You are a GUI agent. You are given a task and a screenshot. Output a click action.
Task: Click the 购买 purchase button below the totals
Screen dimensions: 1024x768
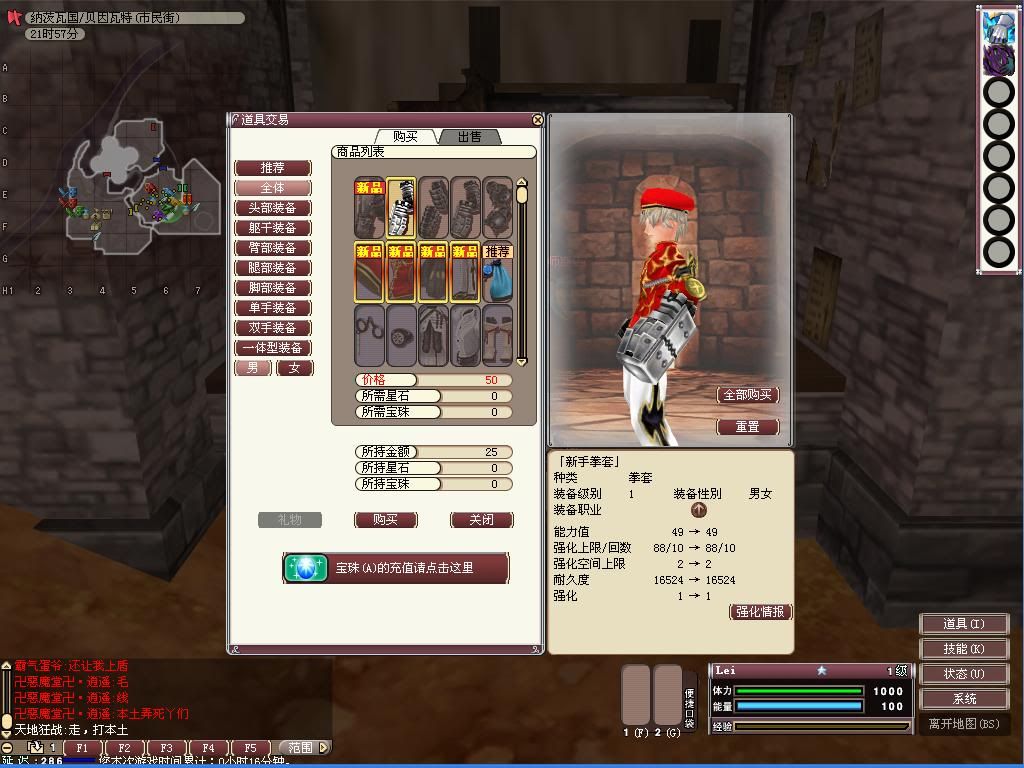coord(385,520)
